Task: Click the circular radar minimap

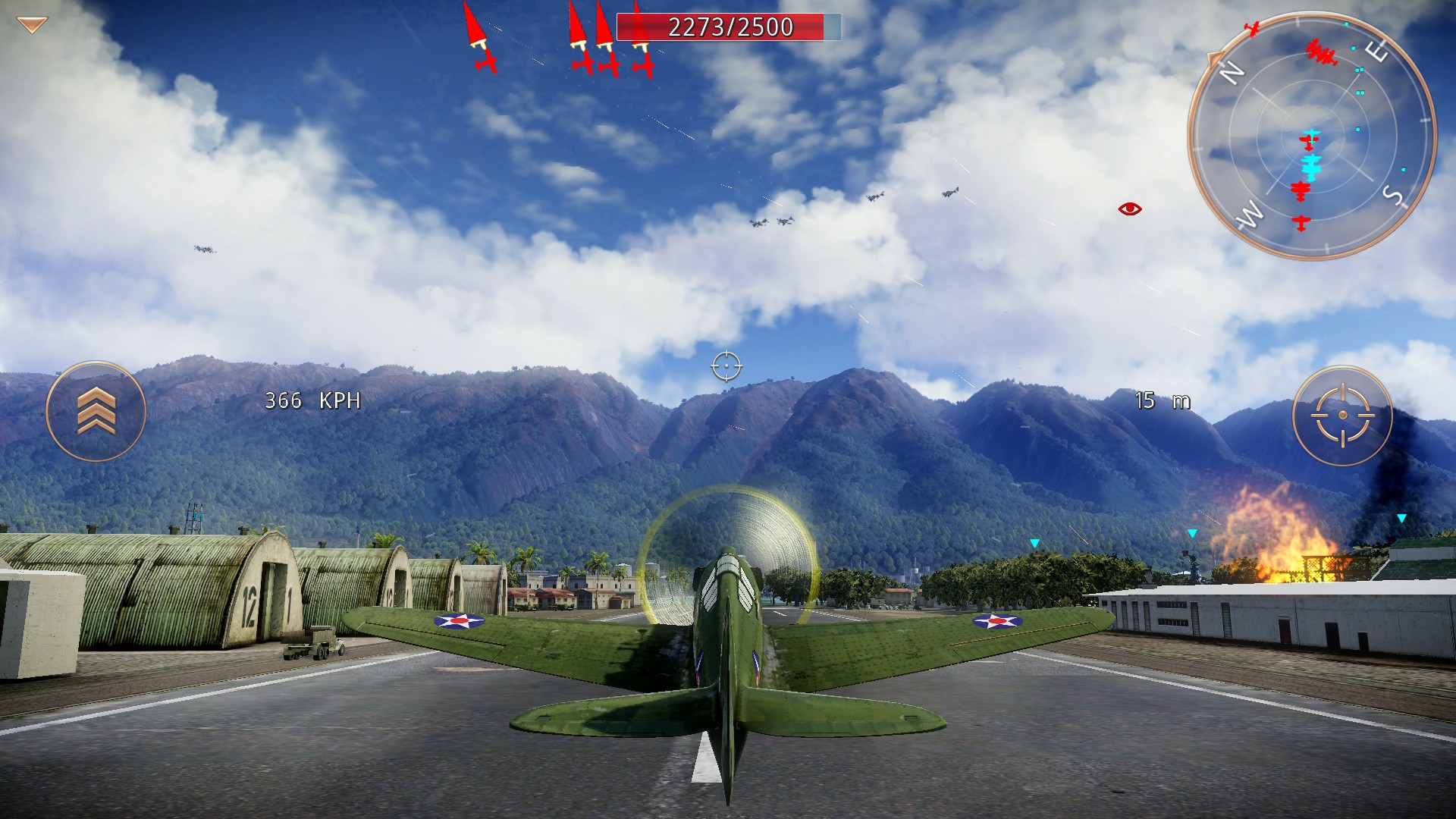Action: (x=1311, y=136)
